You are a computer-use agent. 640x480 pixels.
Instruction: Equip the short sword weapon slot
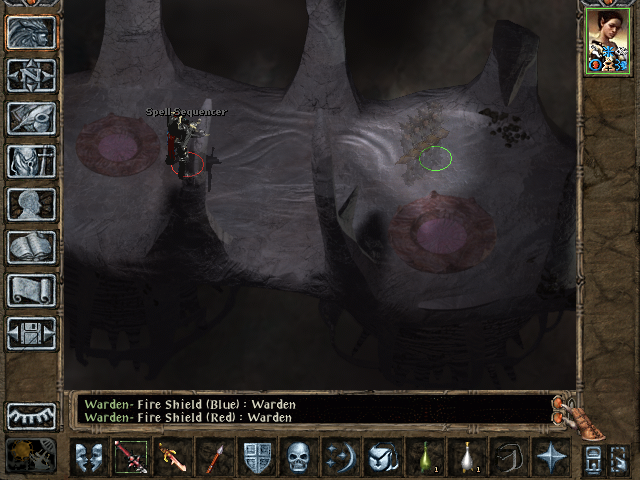172,457
